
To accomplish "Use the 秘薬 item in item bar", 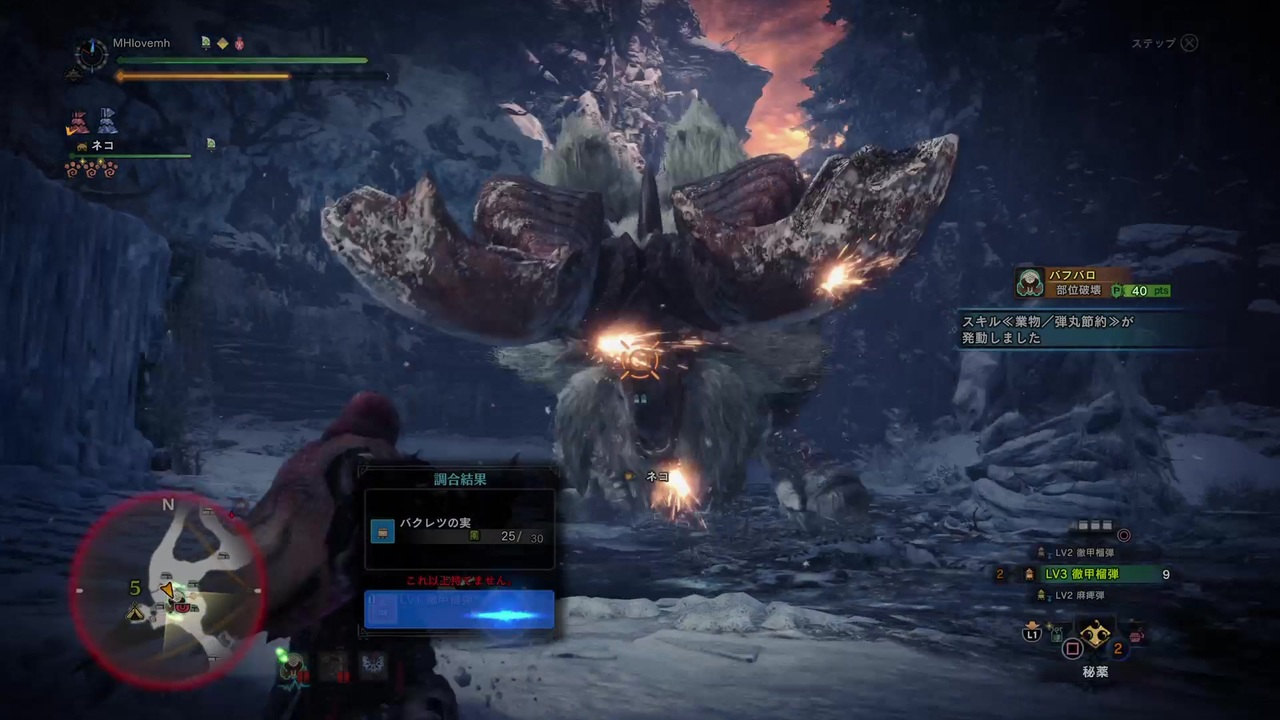I will [x=1095, y=635].
